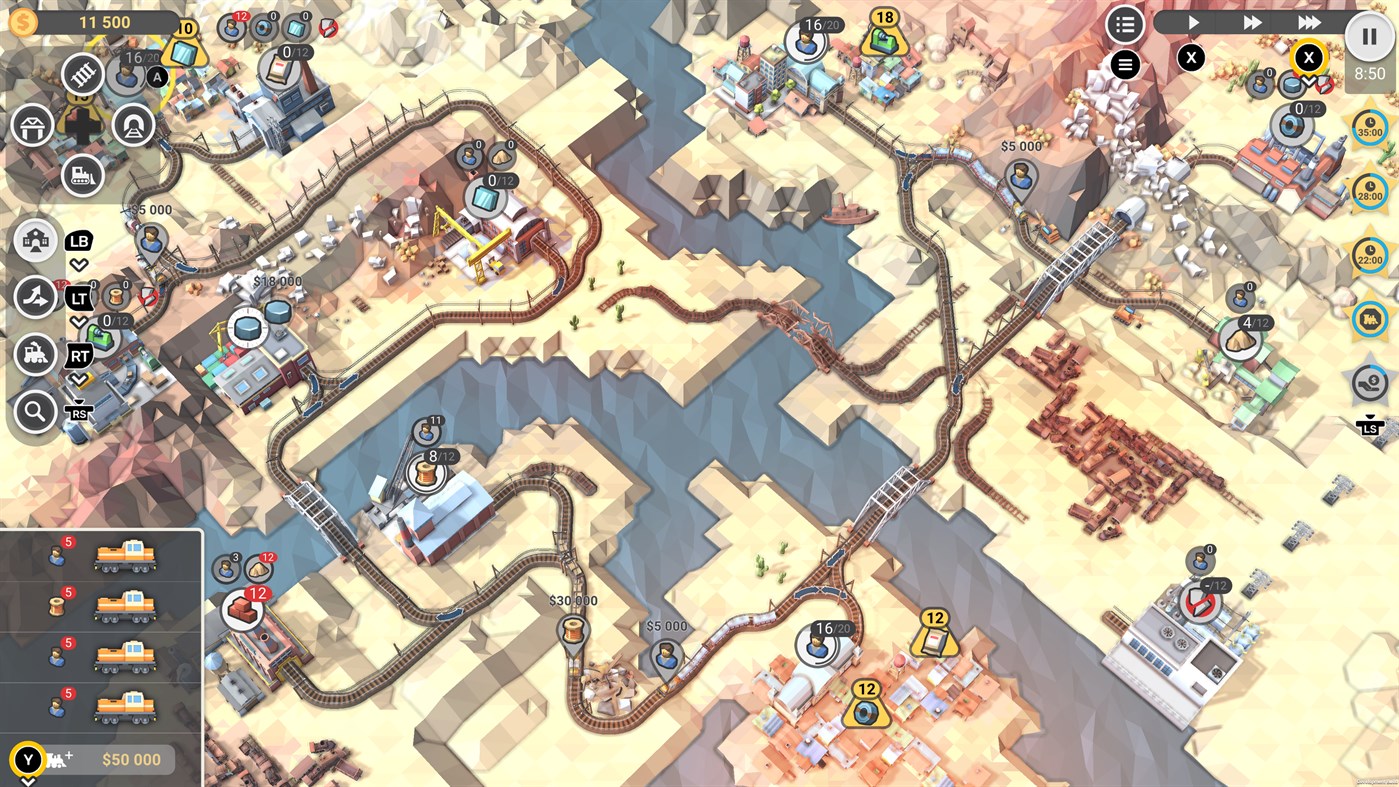Screen dimensions: 1399x787
Task: Open the objectives list menu
Action: pyautogui.click(x=1124, y=25)
